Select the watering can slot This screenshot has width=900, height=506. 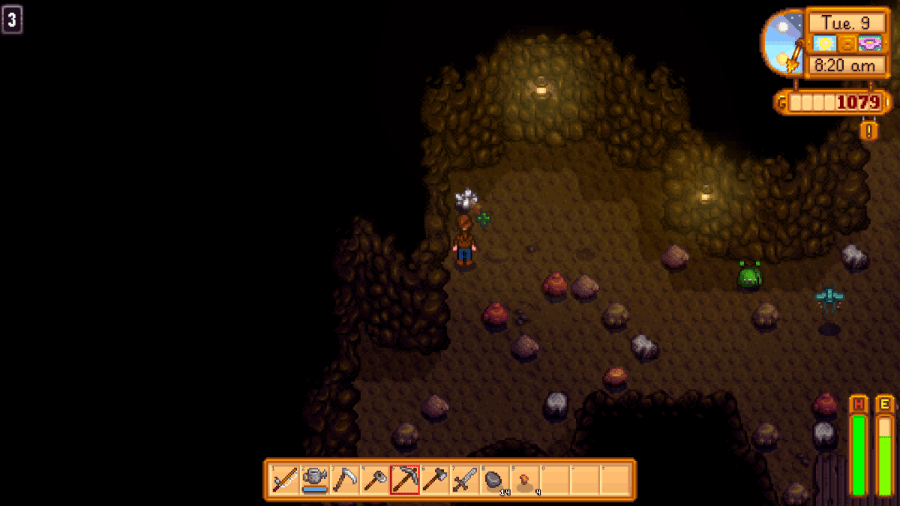315,481
